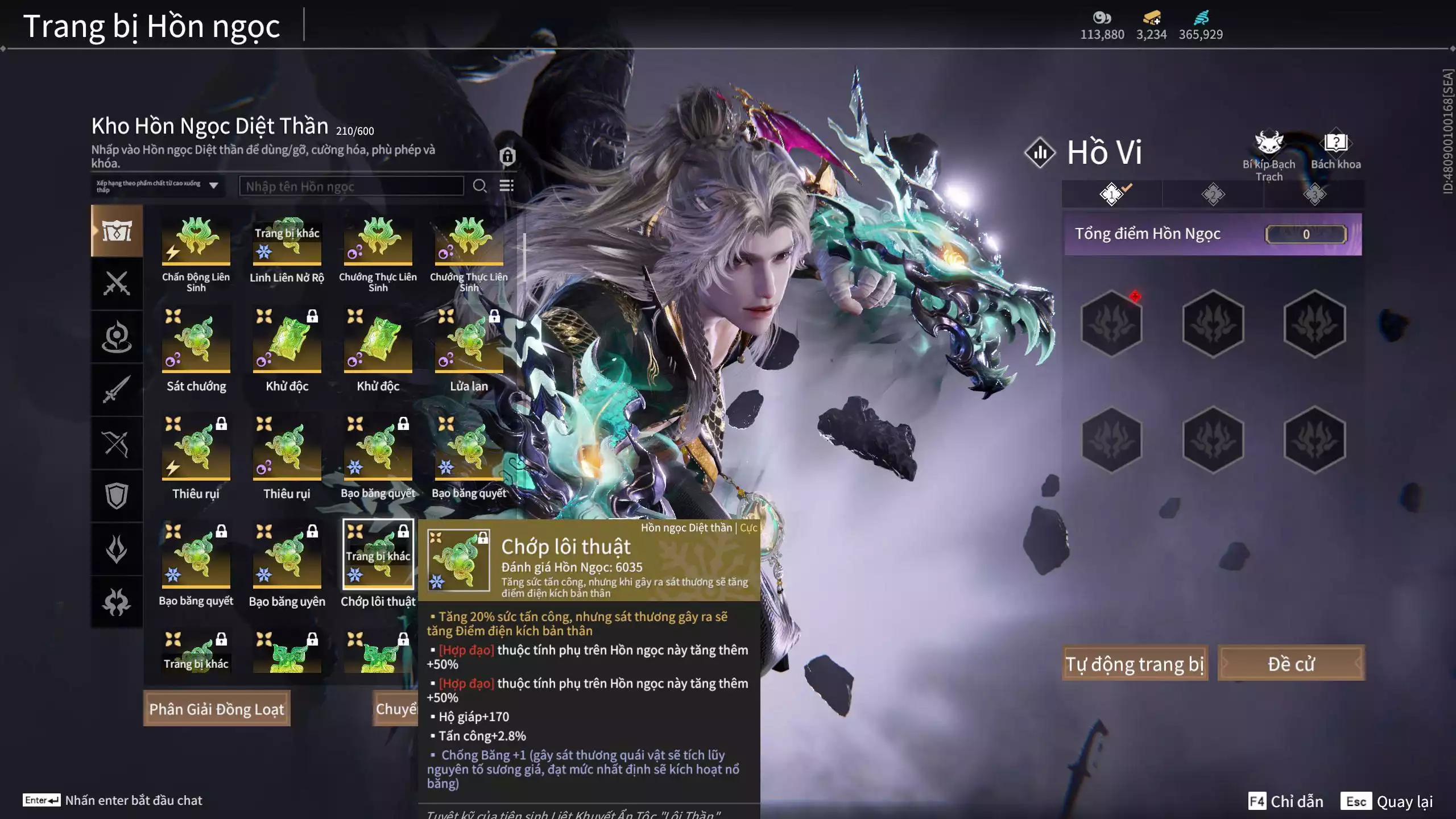Toggle the lock icon above the jade storage

coord(507,156)
